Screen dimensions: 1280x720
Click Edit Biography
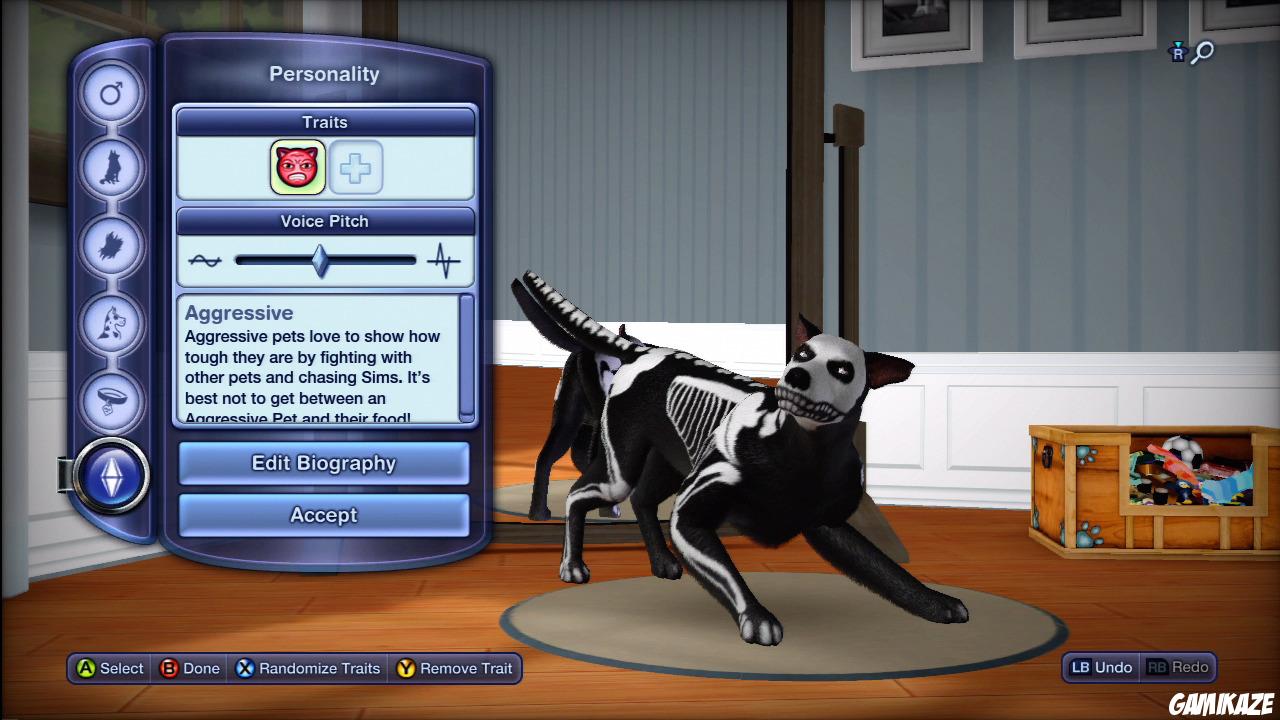323,463
